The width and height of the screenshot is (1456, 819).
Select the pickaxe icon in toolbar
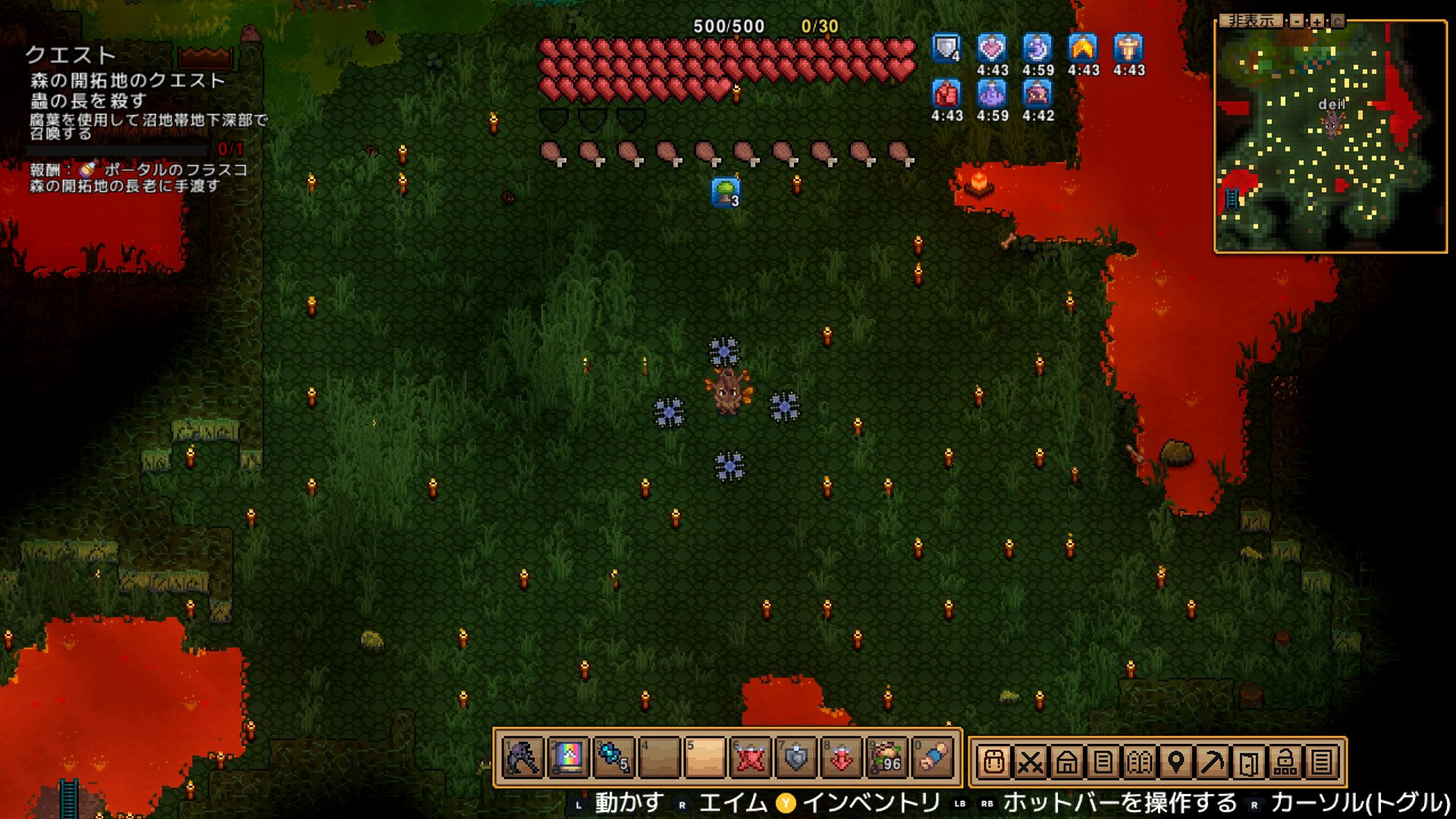click(x=1212, y=761)
